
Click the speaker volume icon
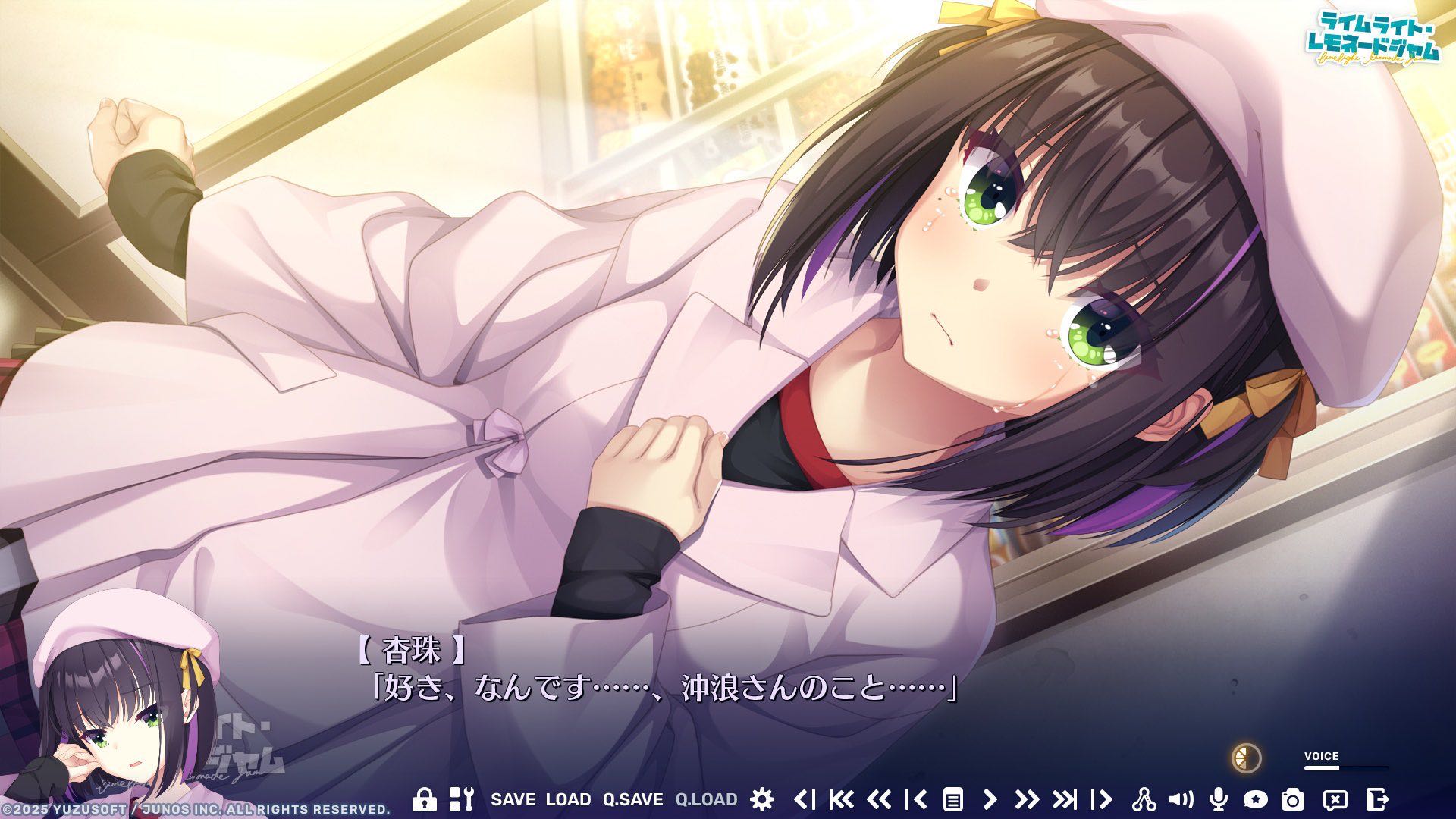[x=1181, y=799]
